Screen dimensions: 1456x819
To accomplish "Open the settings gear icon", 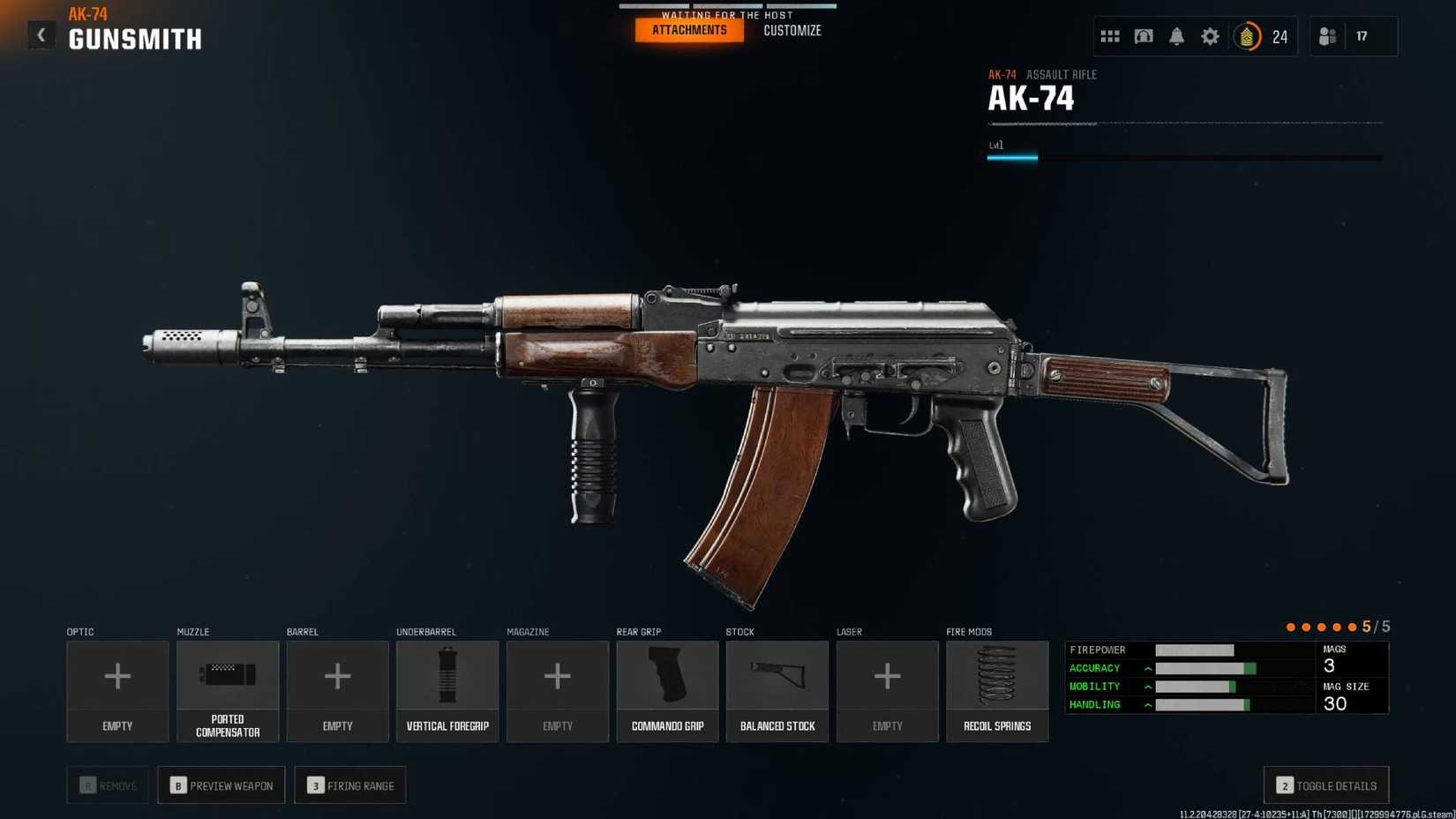I will 1210,36.
